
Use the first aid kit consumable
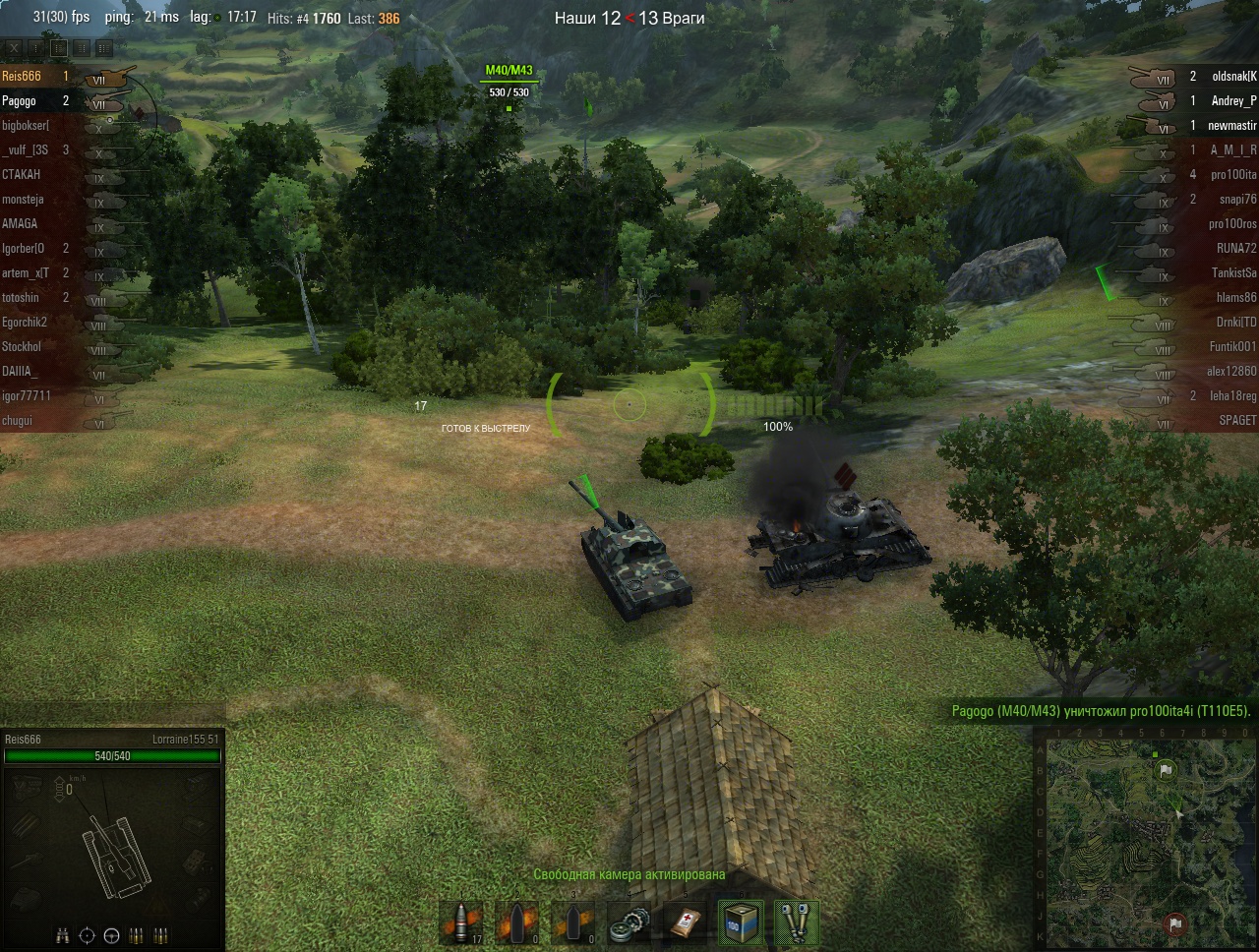coord(685,924)
